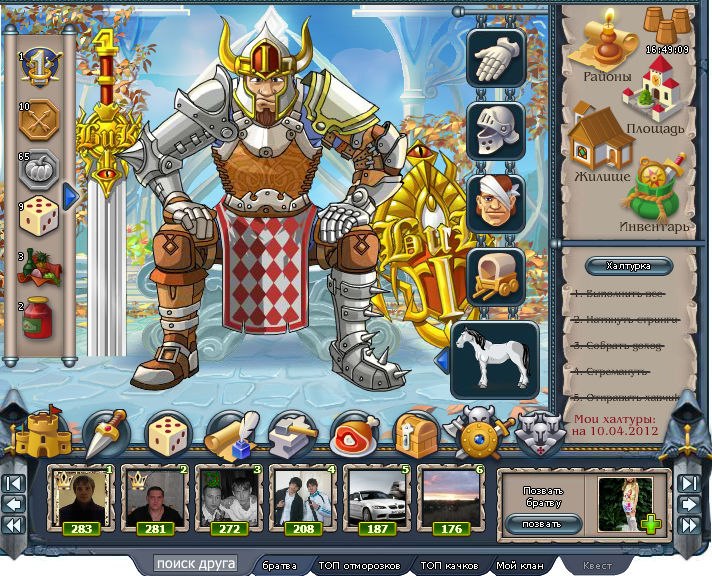Image resolution: width=712 pixels, height=576 pixels.
Task: Choose the bandaged face slot
Action: (497, 203)
